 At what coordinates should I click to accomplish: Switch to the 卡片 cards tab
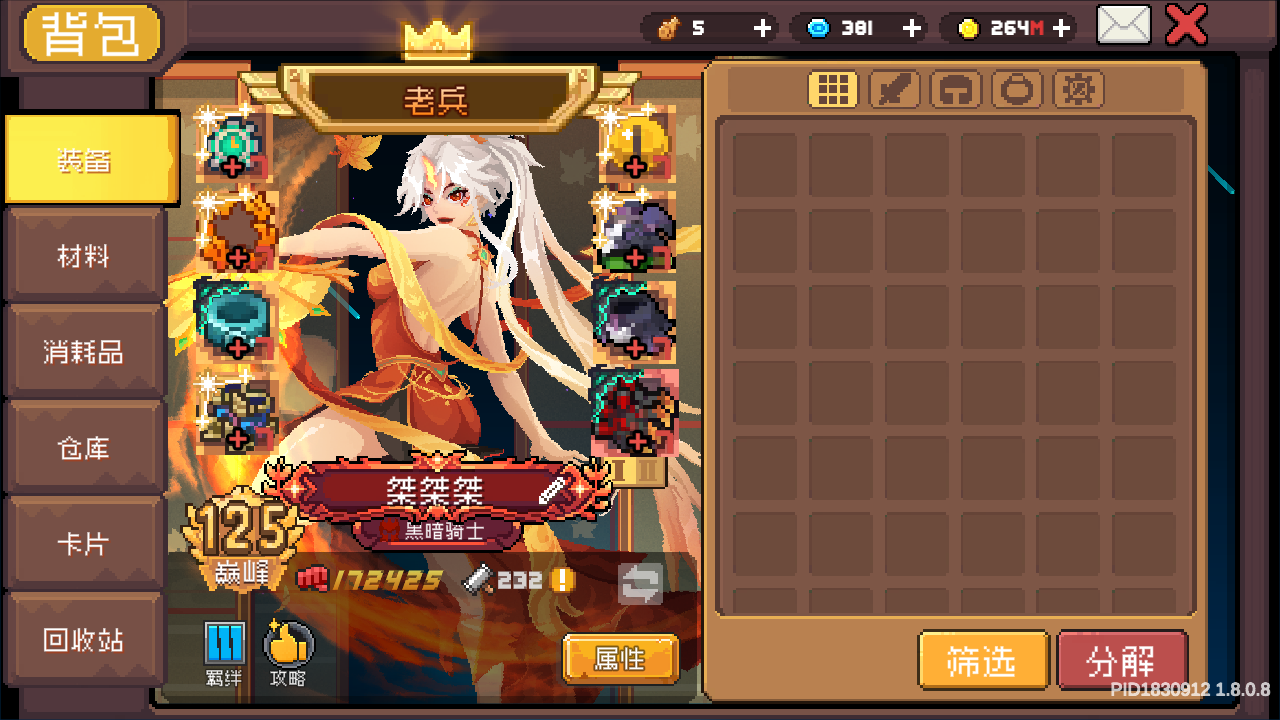85,543
